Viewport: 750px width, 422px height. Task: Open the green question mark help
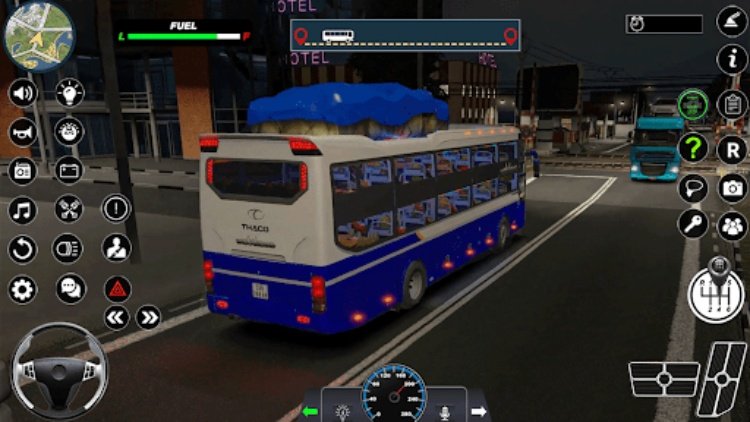click(x=693, y=148)
